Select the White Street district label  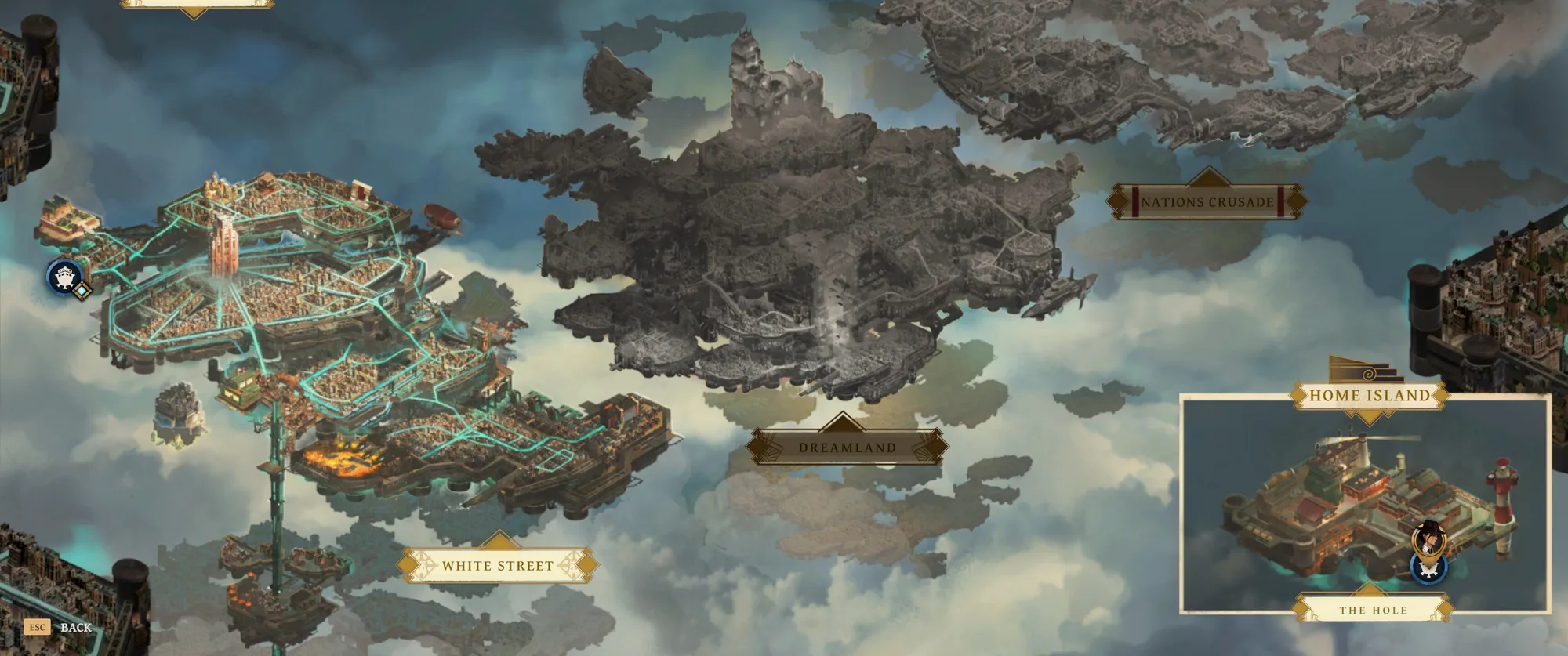point(498,565)
